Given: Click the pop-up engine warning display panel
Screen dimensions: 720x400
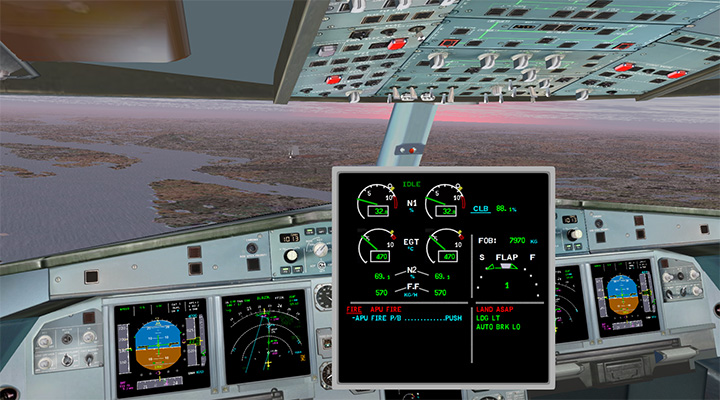Looking at the screenshot, I should click(444, 274).
